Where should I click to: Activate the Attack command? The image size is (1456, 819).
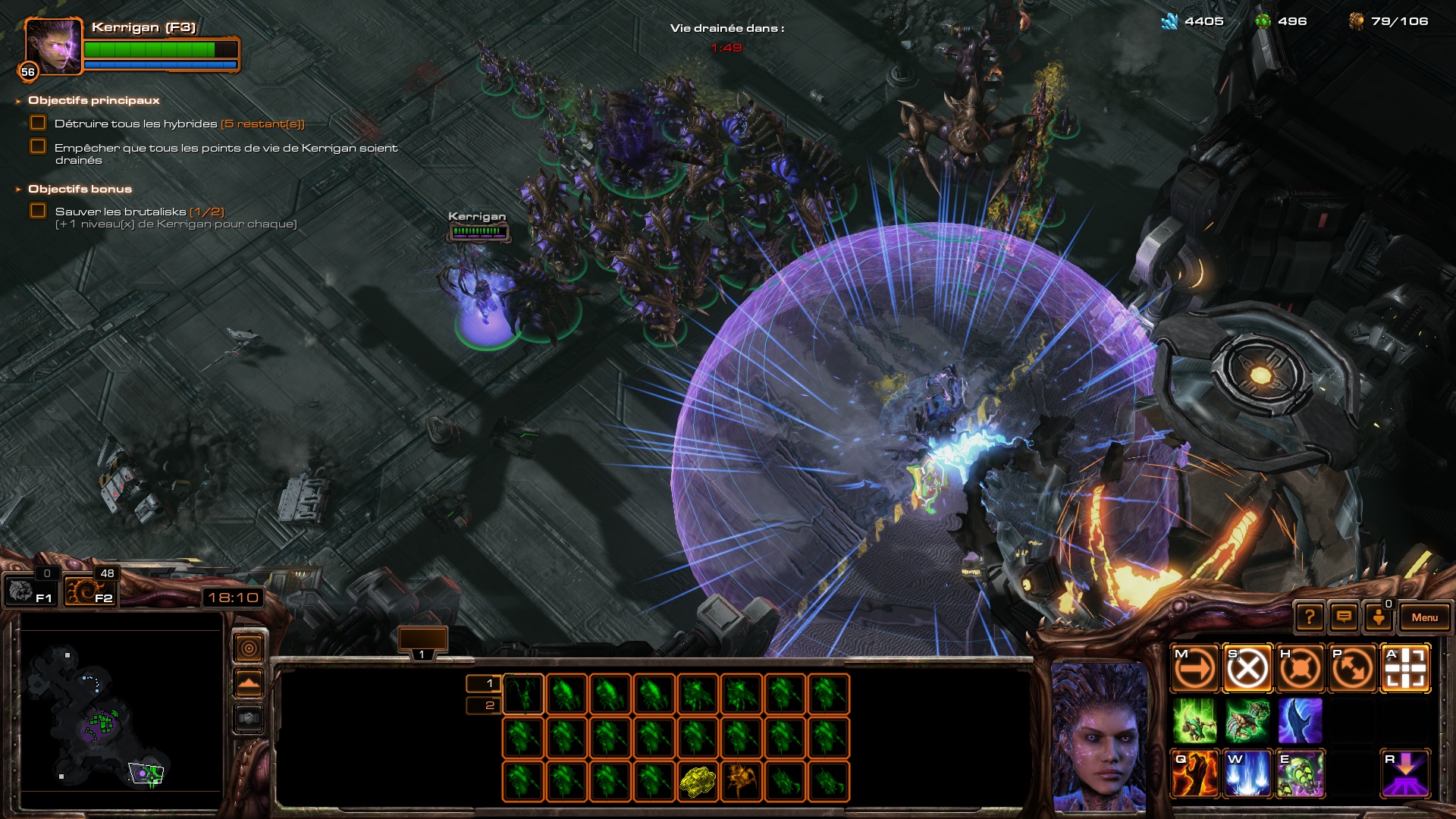[x=1405, y=669]
